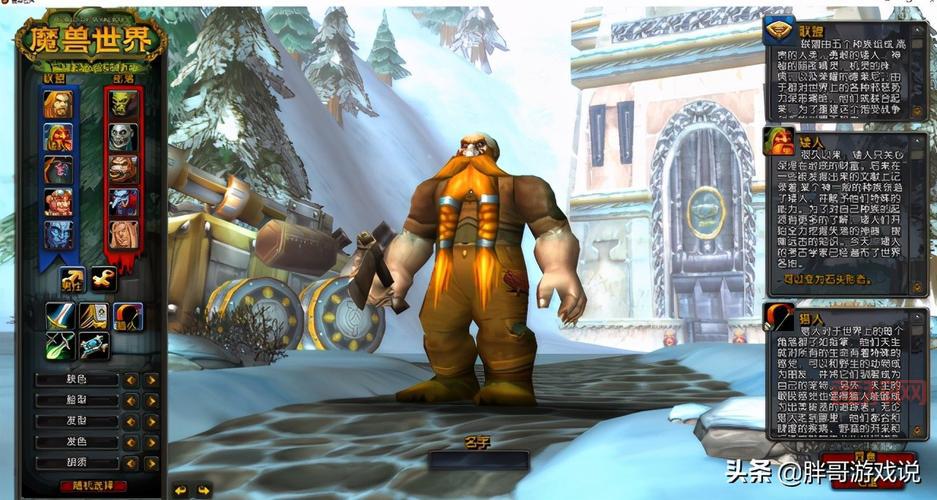Switch gender to female
937x500 pixels.
(x=103, y=280)
